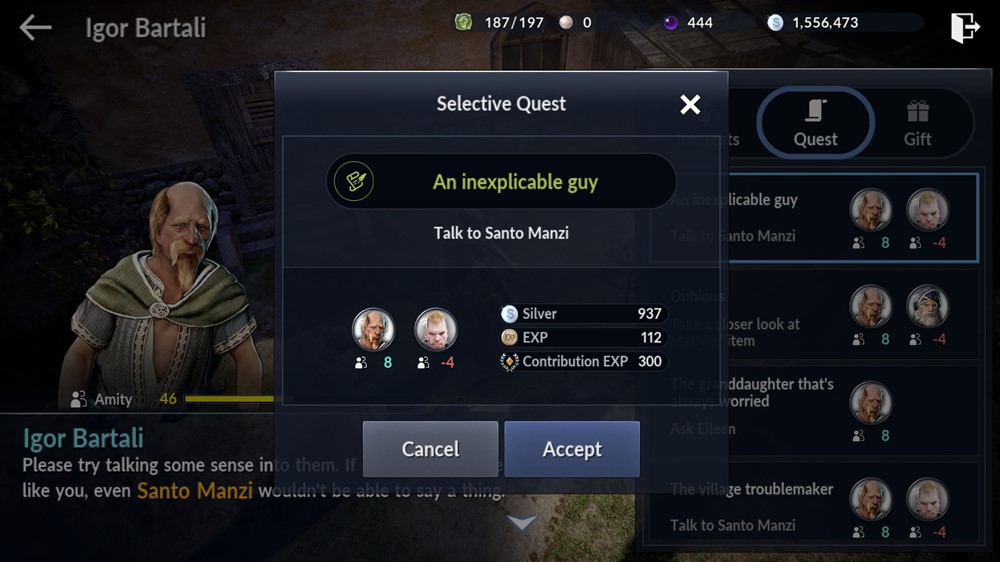Tap the purple black pearl currency icon
The image size is (1000, 562).
(x=670, y=22)
